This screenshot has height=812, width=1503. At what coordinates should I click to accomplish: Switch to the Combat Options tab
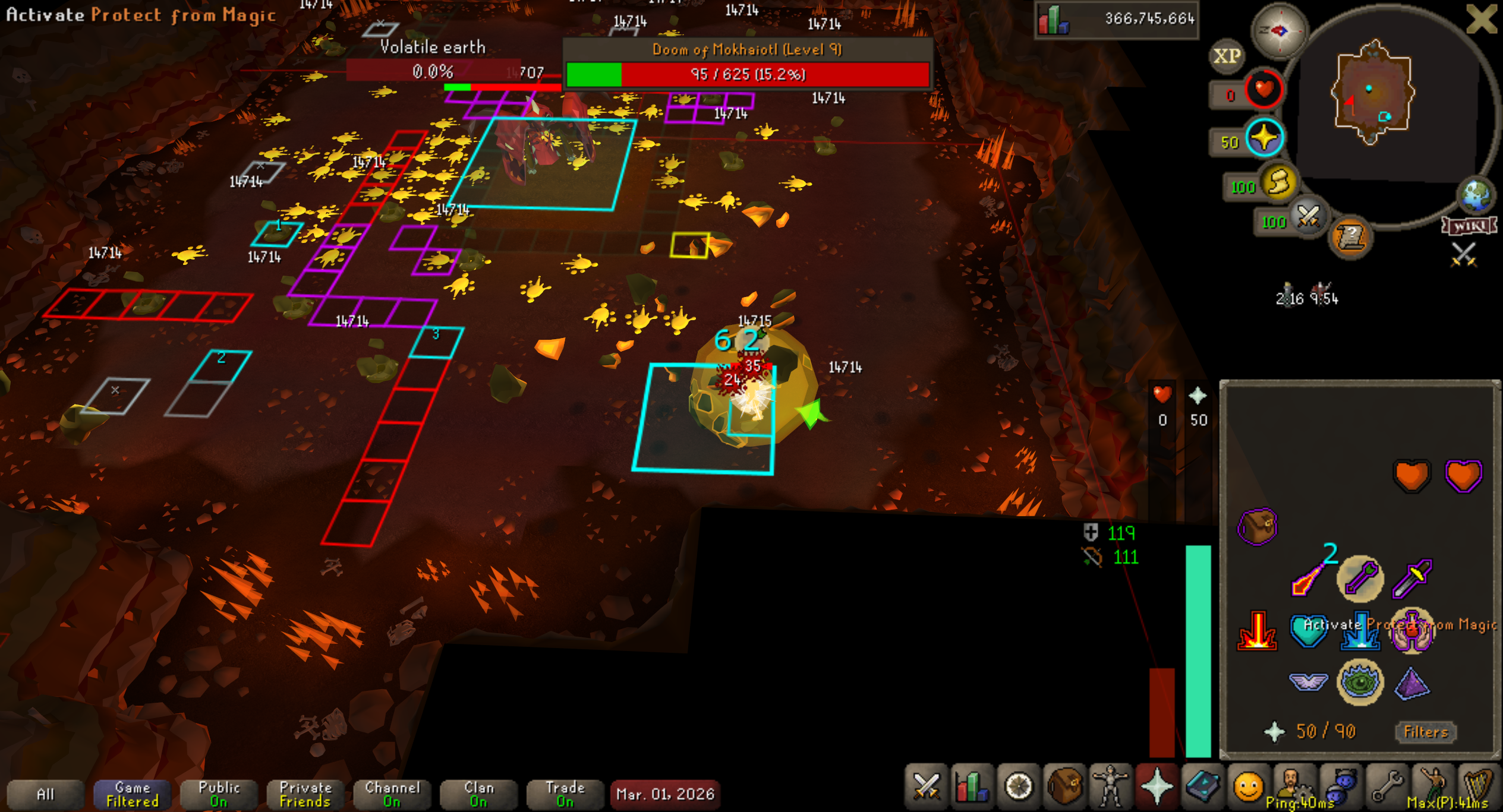tap(926, 786)
